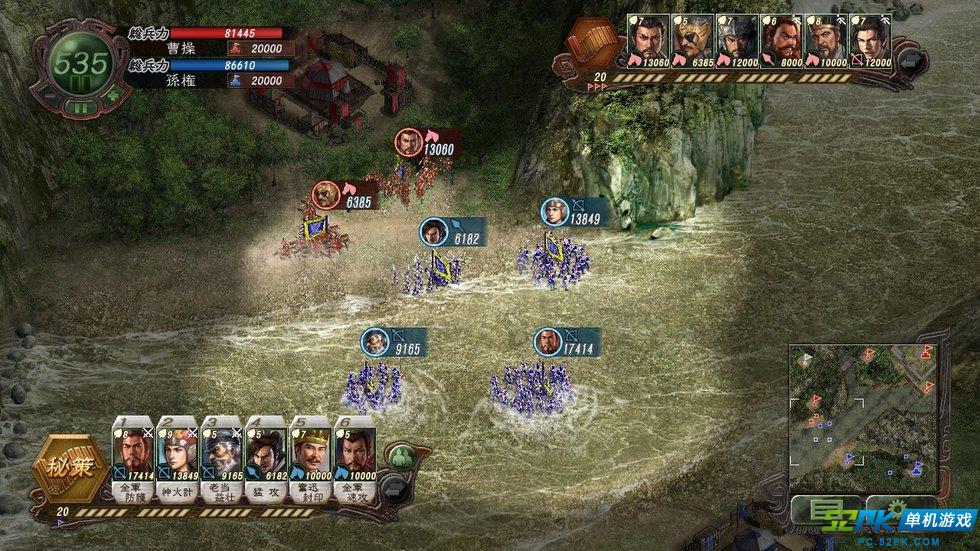Pause the battle with the pause button

(82, 107)
